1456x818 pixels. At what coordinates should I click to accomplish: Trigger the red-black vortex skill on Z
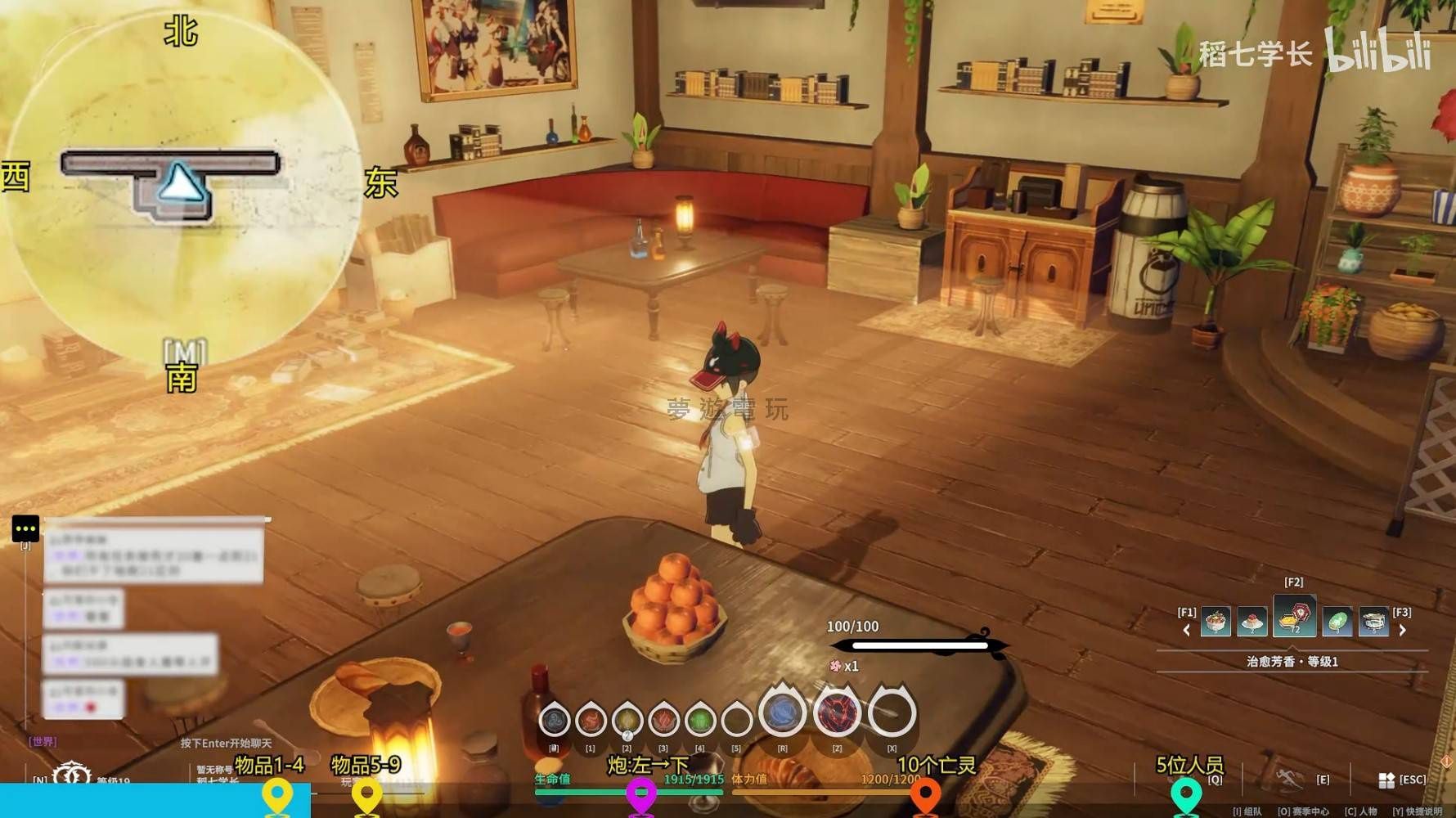click(837, 712)
